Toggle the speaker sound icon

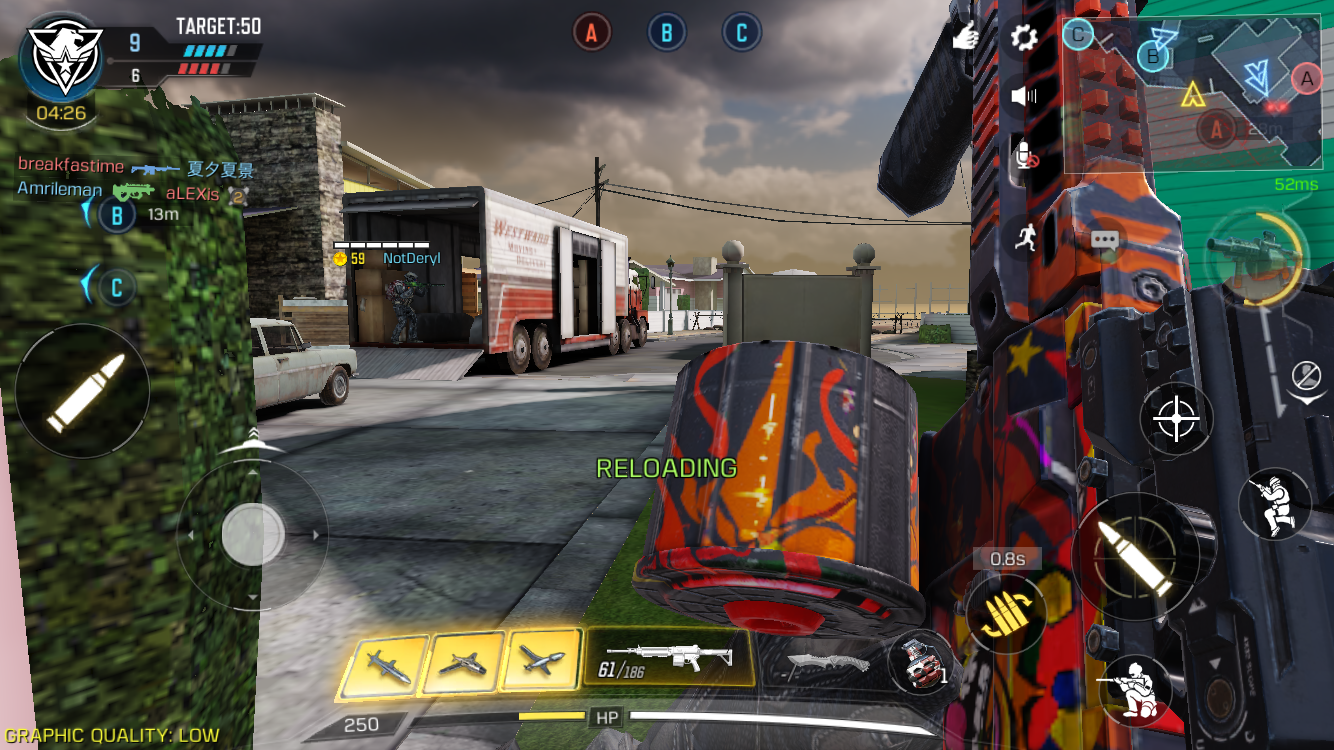[1023, 97]
